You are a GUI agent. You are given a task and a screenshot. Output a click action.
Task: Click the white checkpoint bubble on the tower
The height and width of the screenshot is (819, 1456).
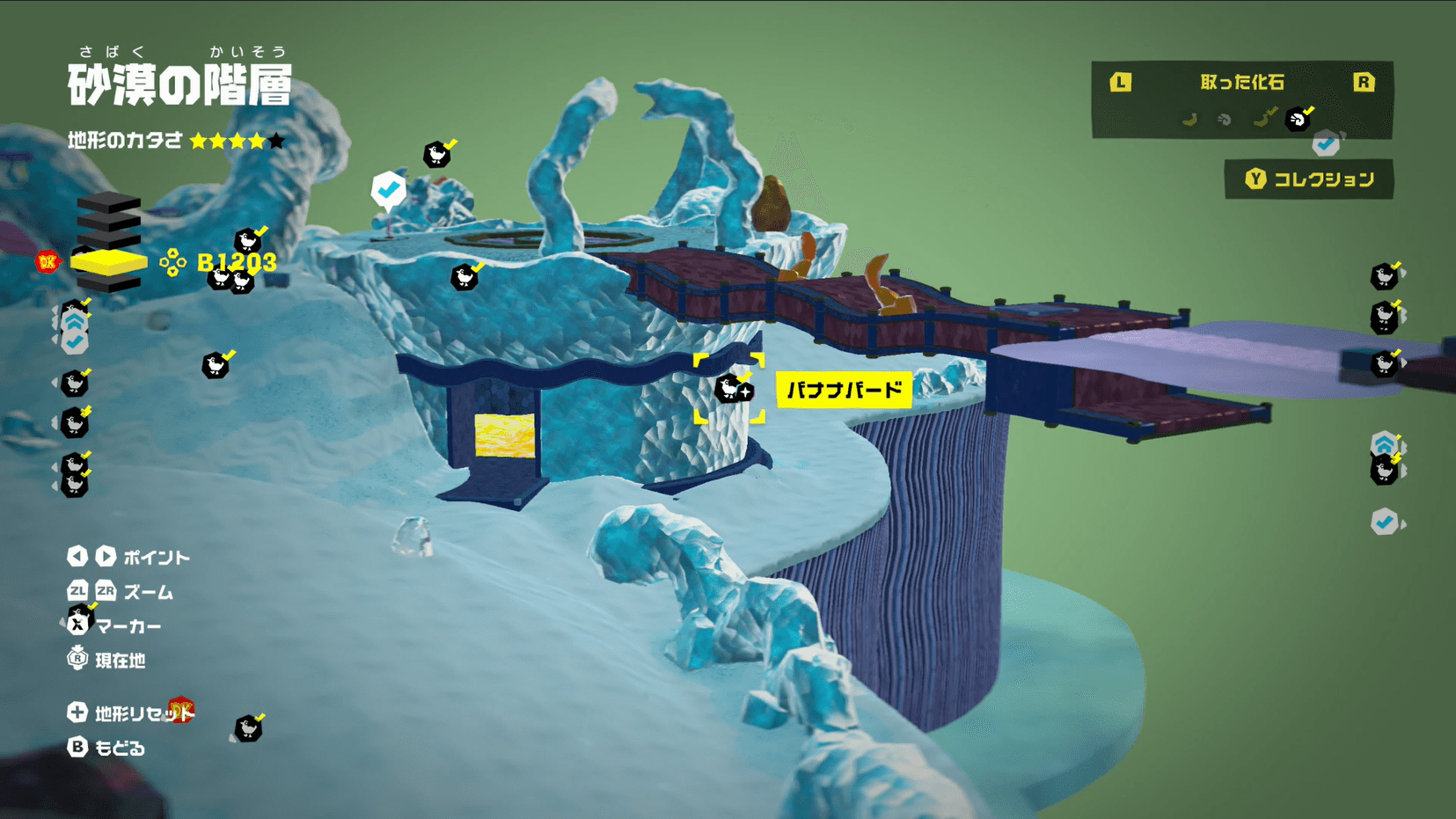388,189
